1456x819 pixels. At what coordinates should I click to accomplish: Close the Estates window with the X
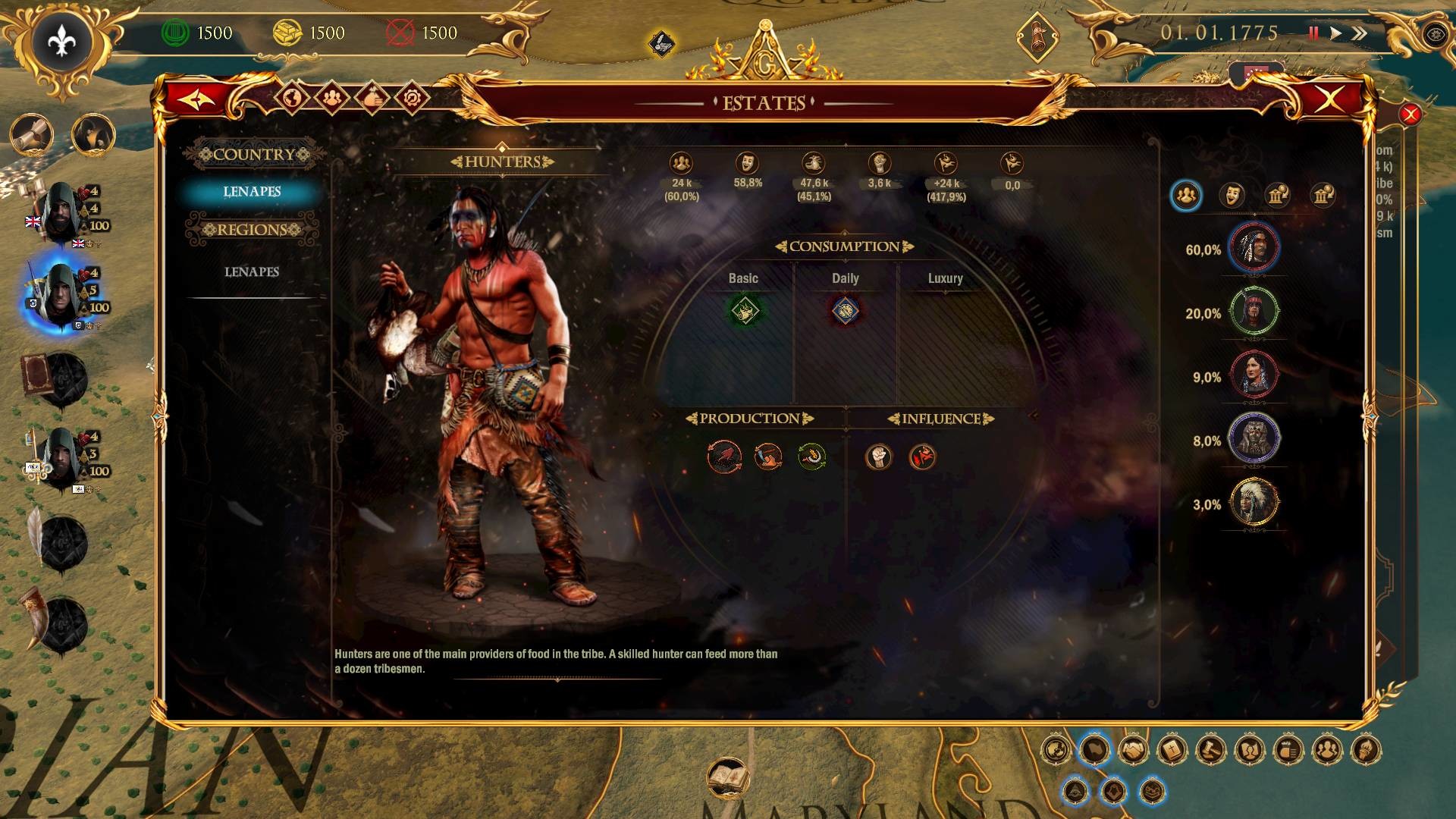point(1330,99)
